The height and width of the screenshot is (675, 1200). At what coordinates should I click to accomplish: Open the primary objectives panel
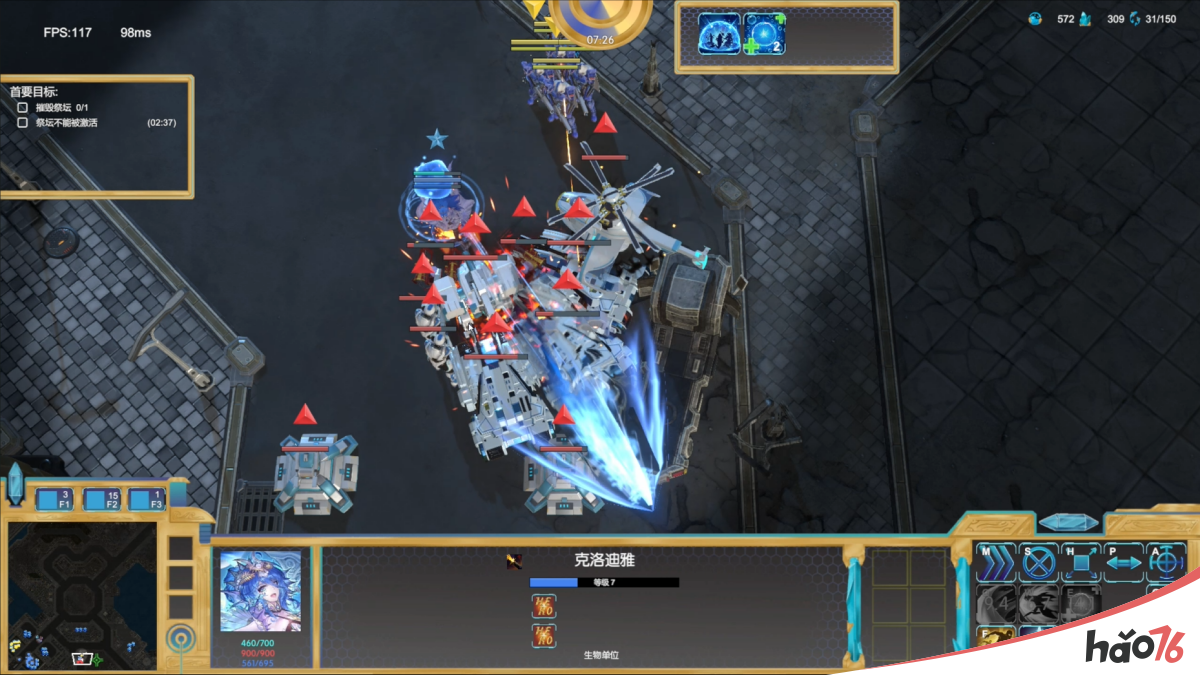(97, 135)
